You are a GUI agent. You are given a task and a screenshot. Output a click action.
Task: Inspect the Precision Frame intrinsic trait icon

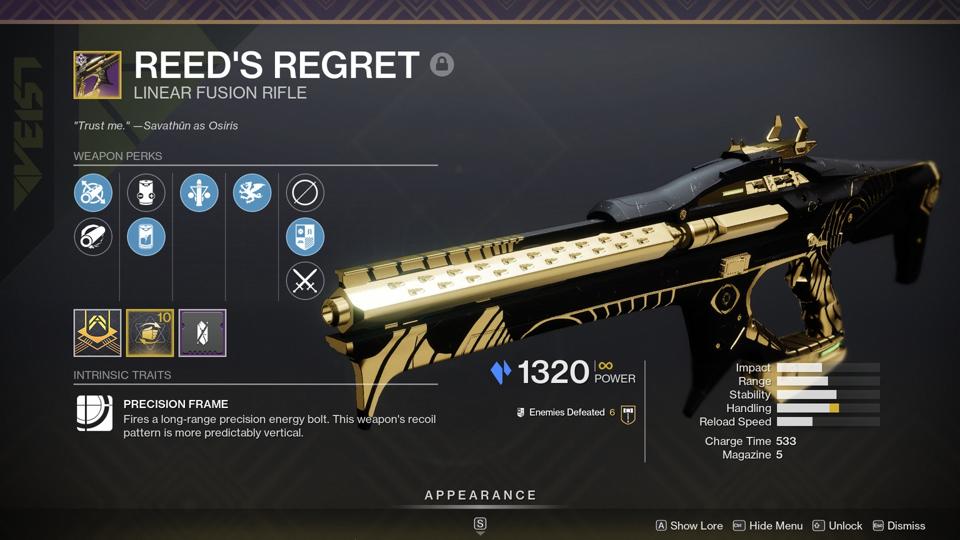point(95,413)
